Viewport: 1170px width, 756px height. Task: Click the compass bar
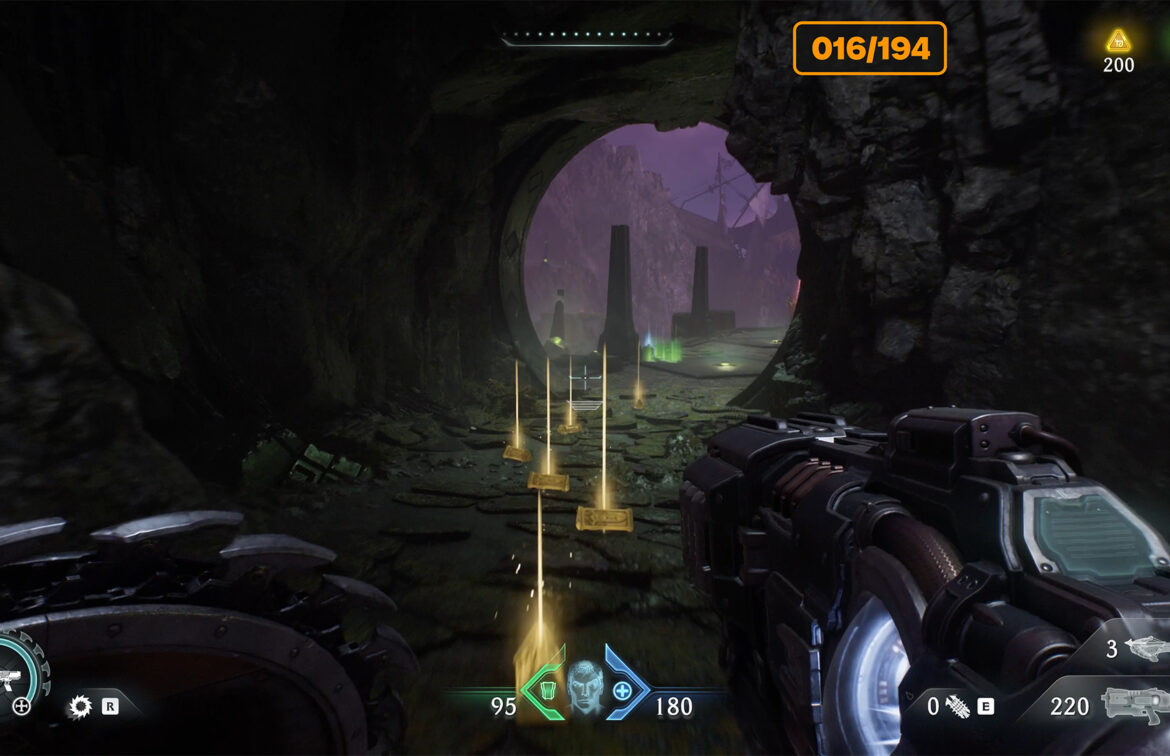tap(587, 41)
